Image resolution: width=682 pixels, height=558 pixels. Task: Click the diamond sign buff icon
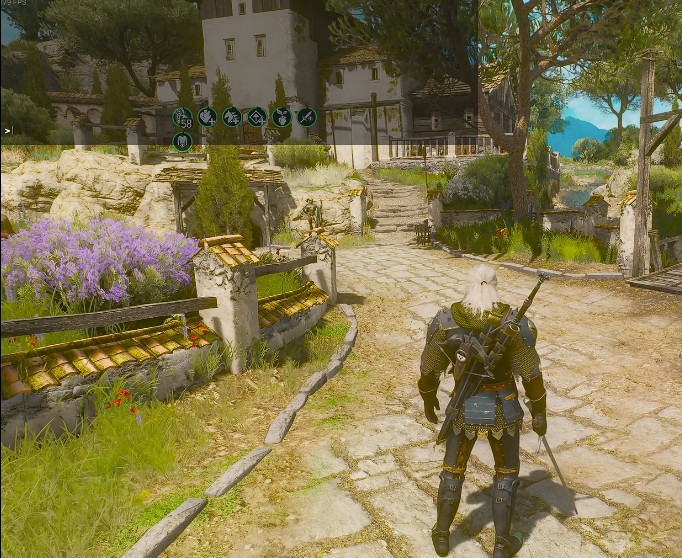(x=257, y=117)
